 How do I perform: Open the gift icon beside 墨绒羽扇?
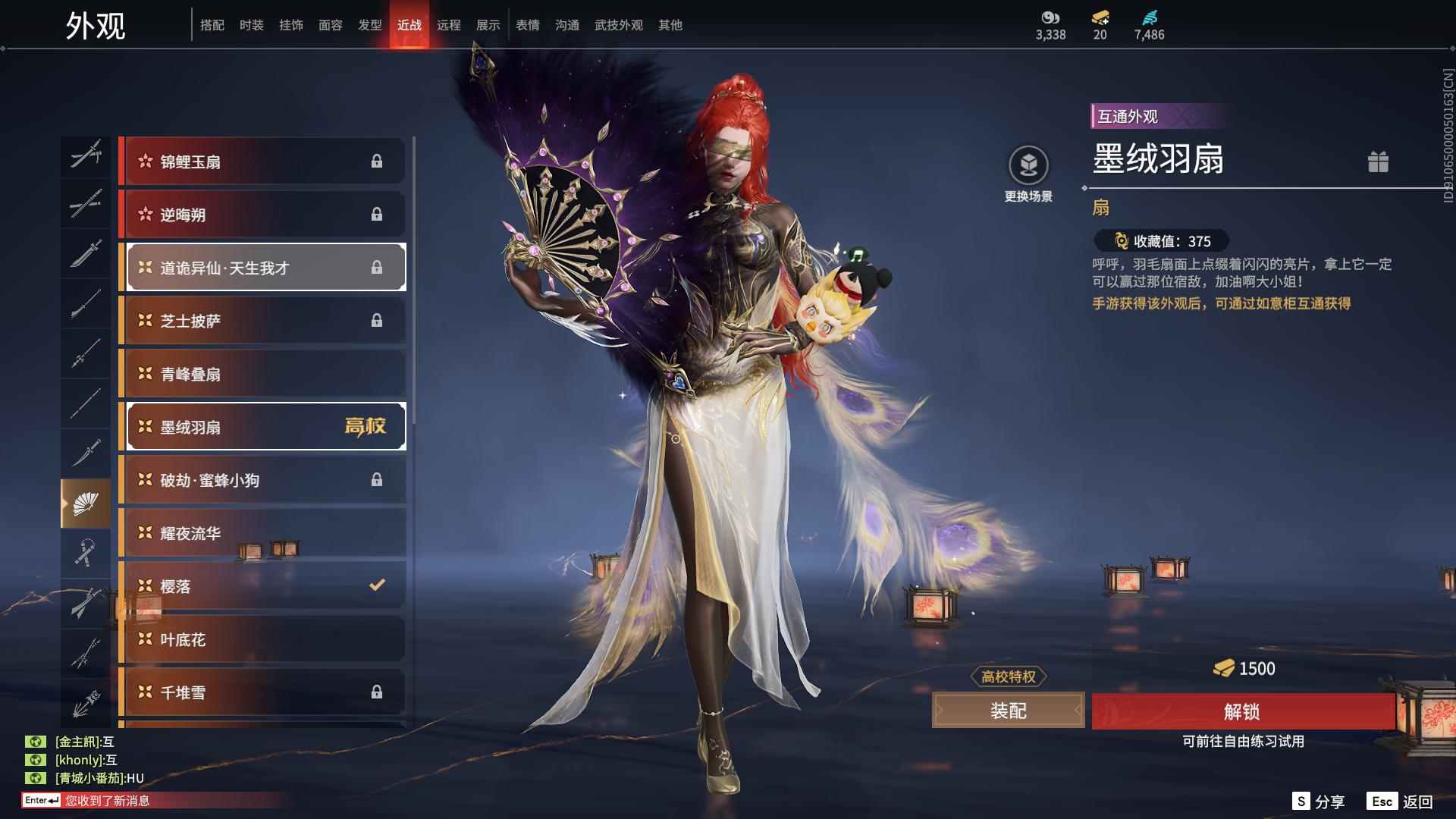pos(1378,162)
